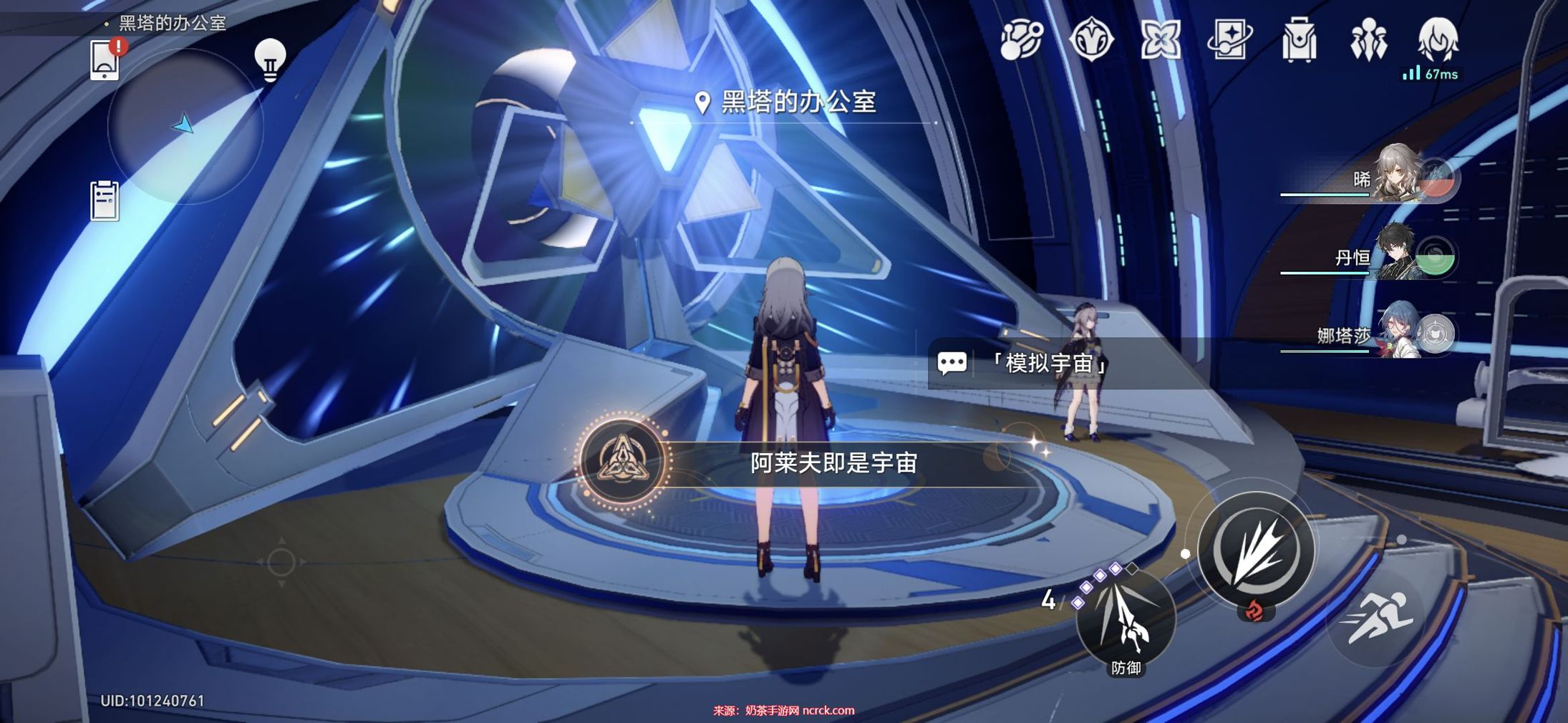Open the lightbulb hint icon

(x=270, y=59)
